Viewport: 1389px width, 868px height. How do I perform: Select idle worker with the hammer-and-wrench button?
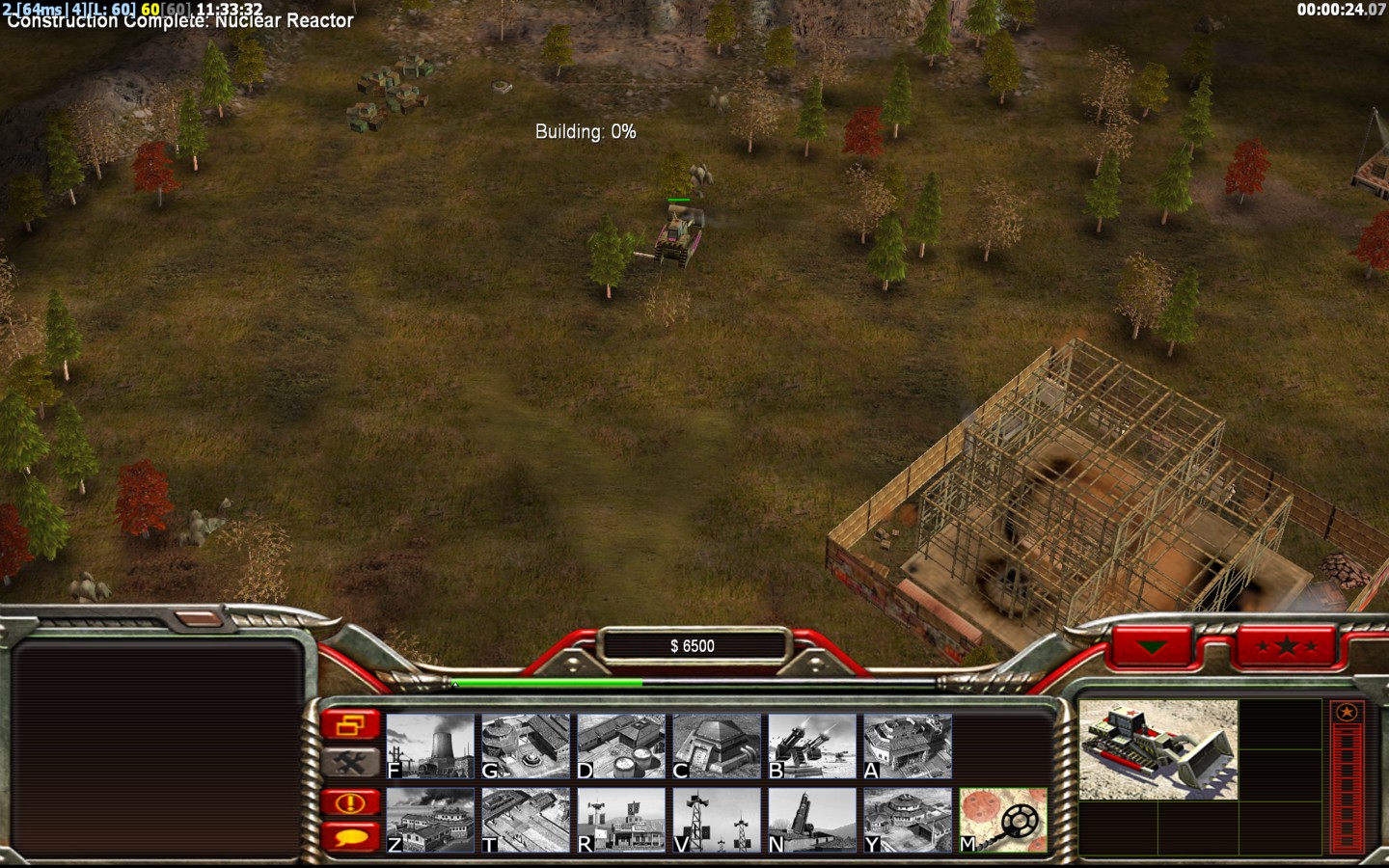[x=349, y=763]
